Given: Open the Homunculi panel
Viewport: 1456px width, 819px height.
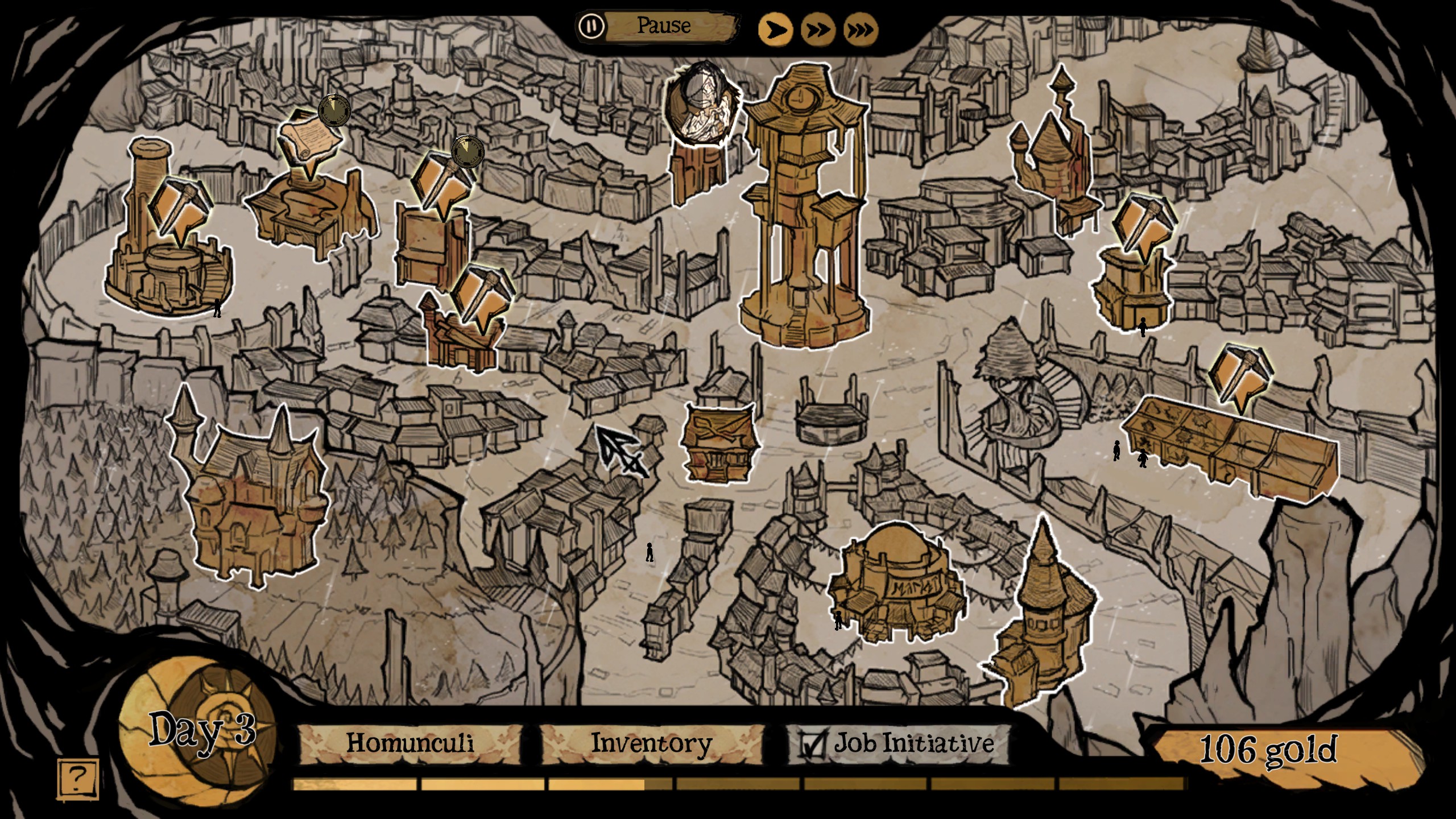Looking at the screenshot, I should click(x=409, y=743).
